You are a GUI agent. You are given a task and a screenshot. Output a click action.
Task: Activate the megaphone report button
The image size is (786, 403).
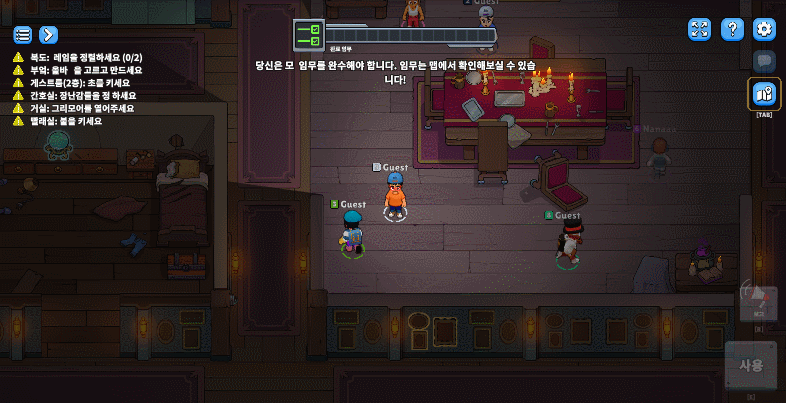click(756, 302)
